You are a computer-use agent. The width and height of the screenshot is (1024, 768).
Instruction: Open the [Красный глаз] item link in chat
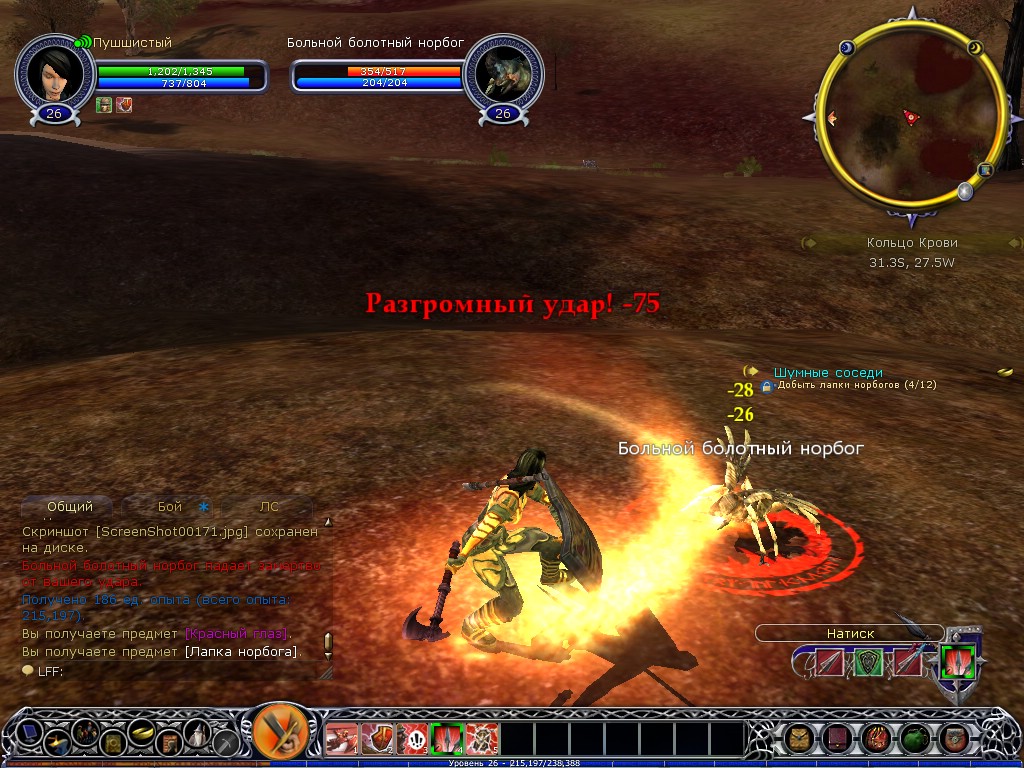pyautogui.click(x=237, y=634)
